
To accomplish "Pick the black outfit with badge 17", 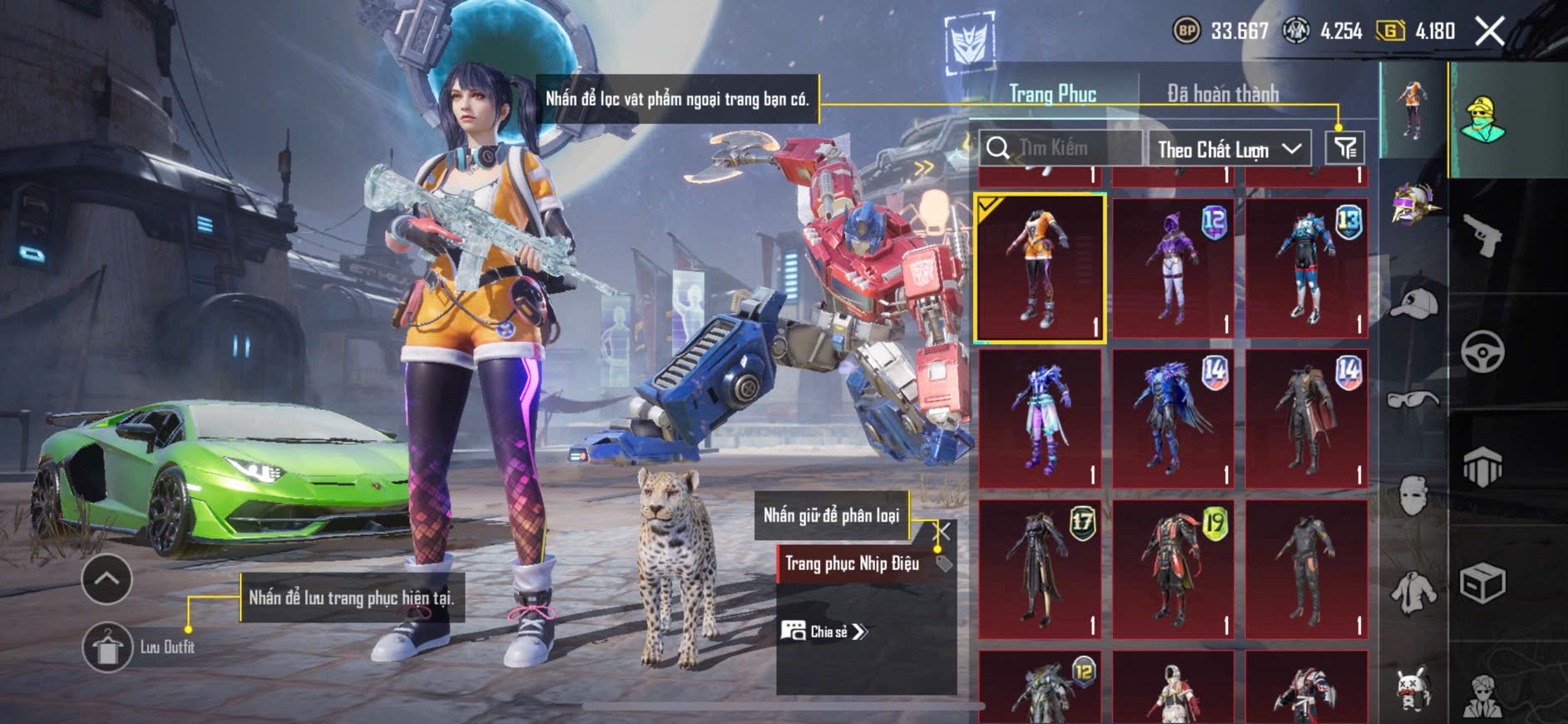I will tap(1040, 569).
